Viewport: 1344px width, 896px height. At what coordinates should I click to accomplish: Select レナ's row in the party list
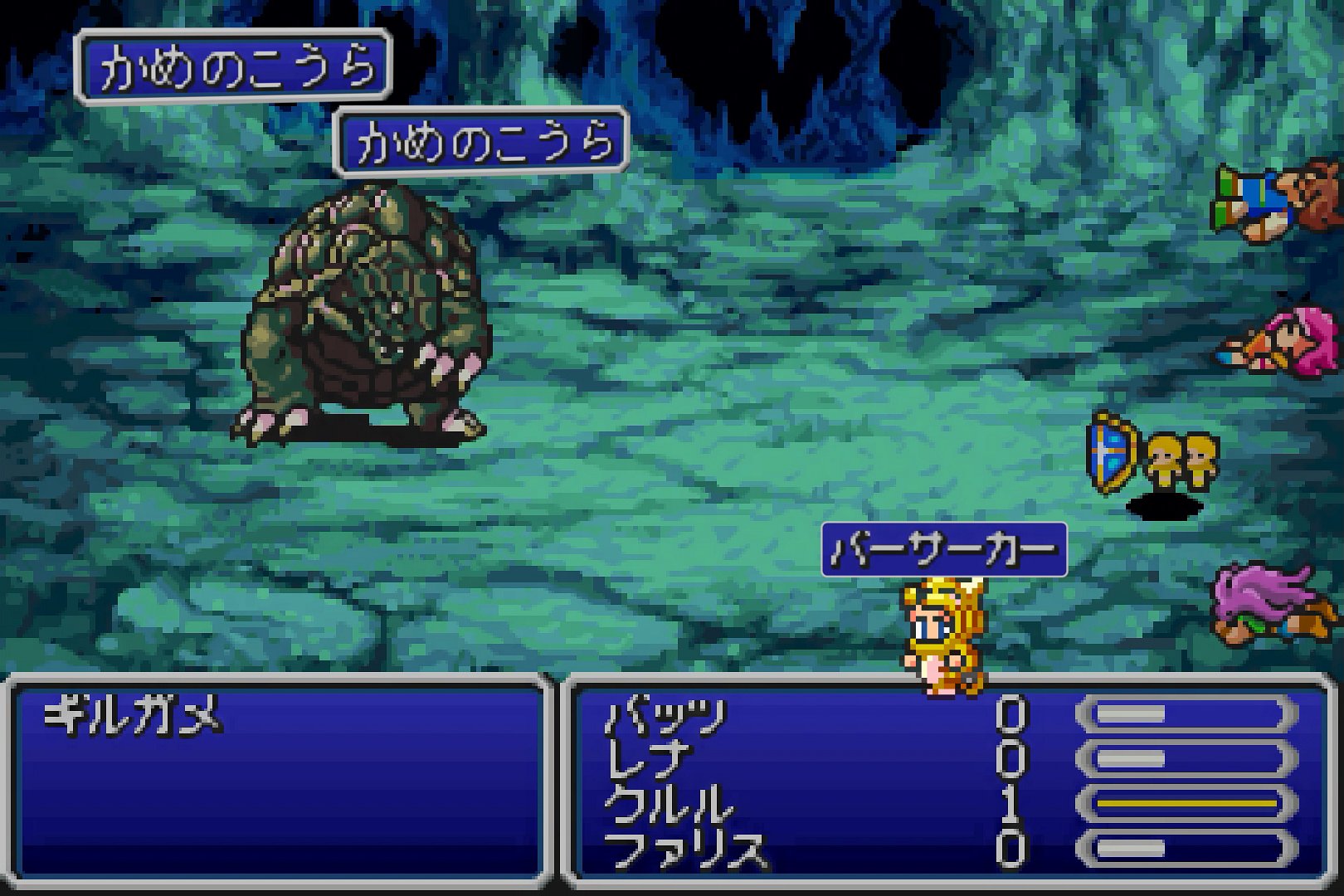tap(649, 760)
